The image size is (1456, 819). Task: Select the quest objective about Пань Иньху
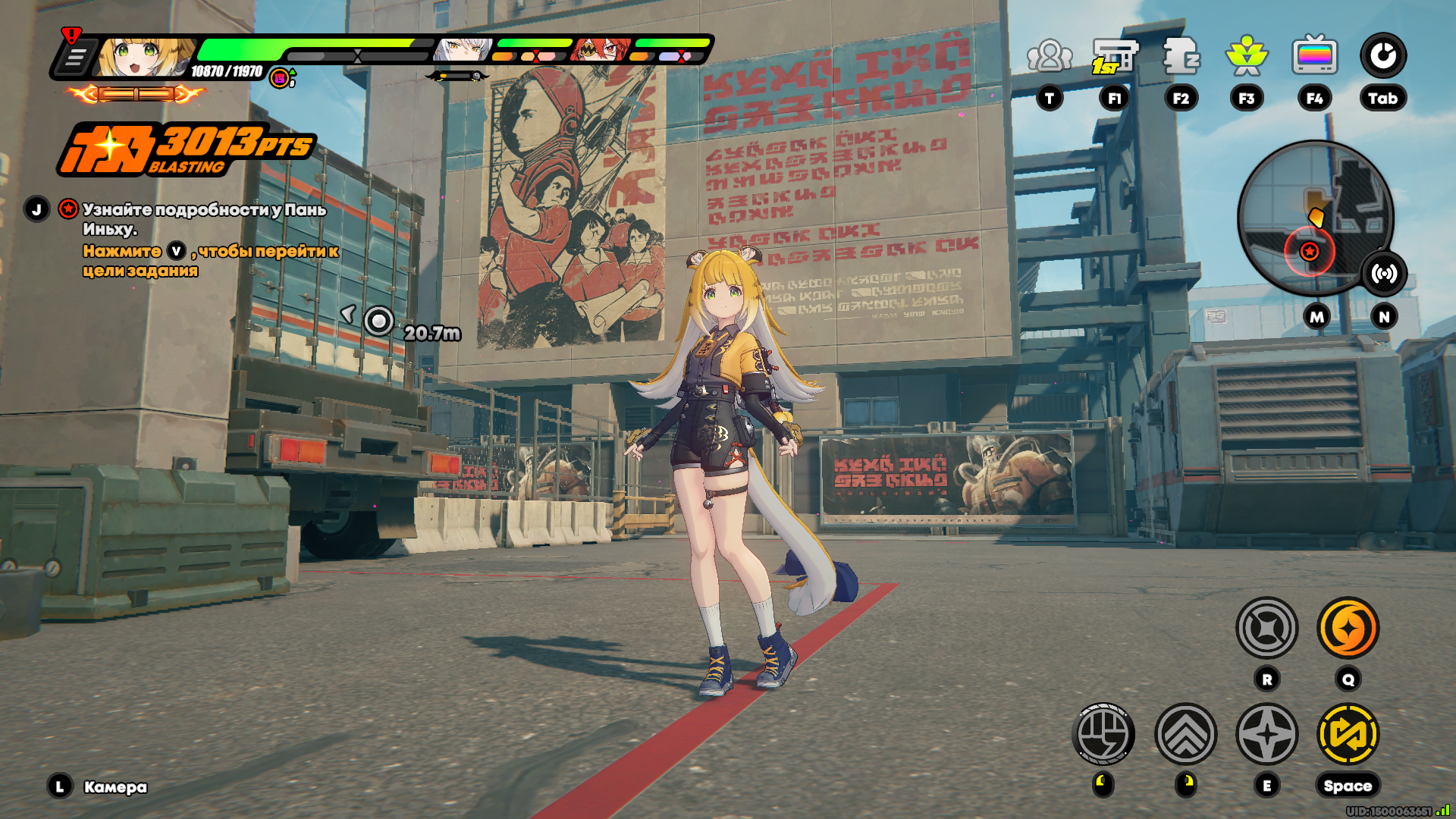pos(204,218)
